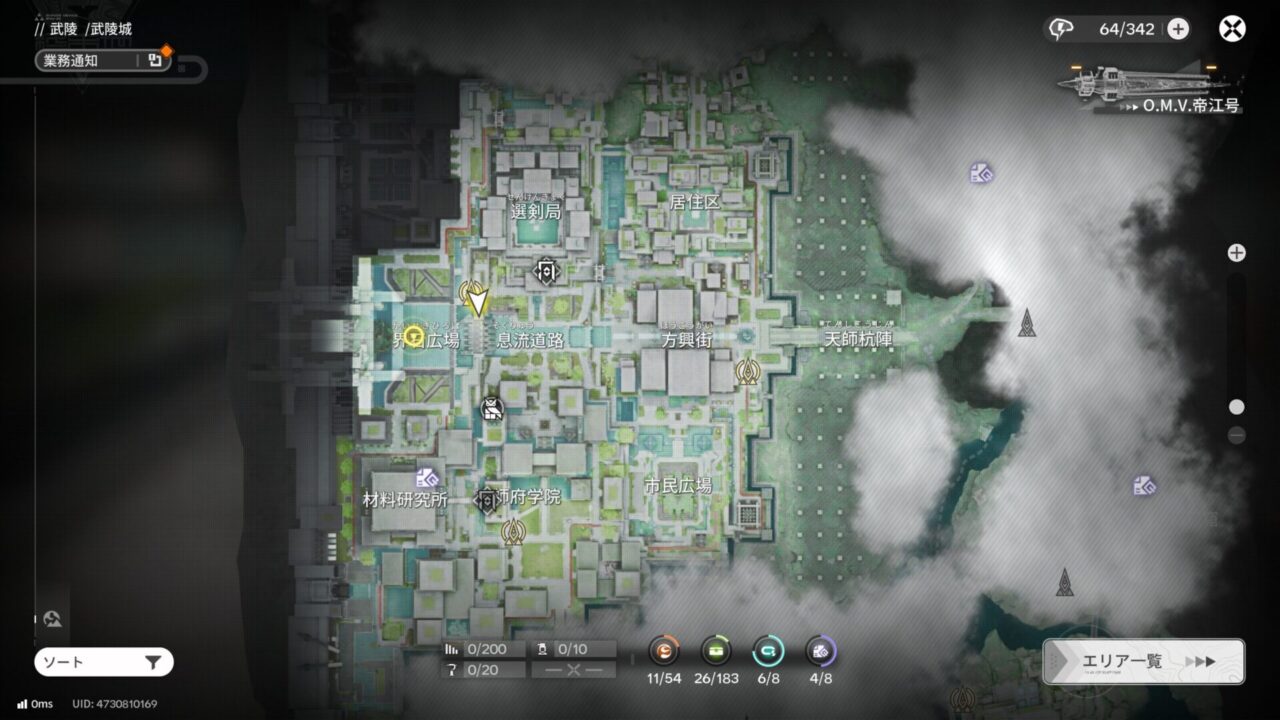Open the エリア一覧 area list
The height and width of the screenshot is (720, 1280).
tap(1143, 661)
